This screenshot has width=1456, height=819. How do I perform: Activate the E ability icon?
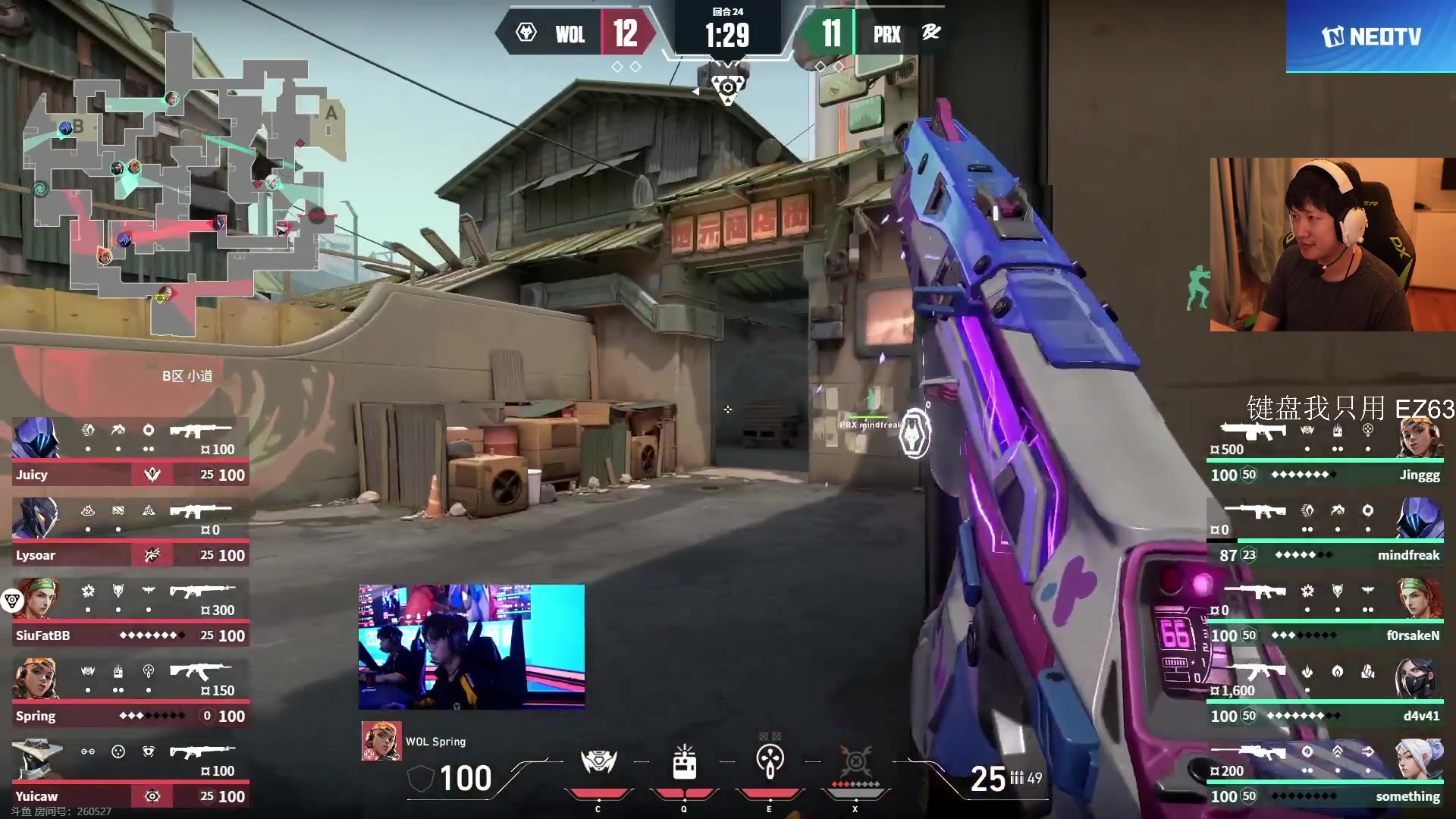(770, 762)
